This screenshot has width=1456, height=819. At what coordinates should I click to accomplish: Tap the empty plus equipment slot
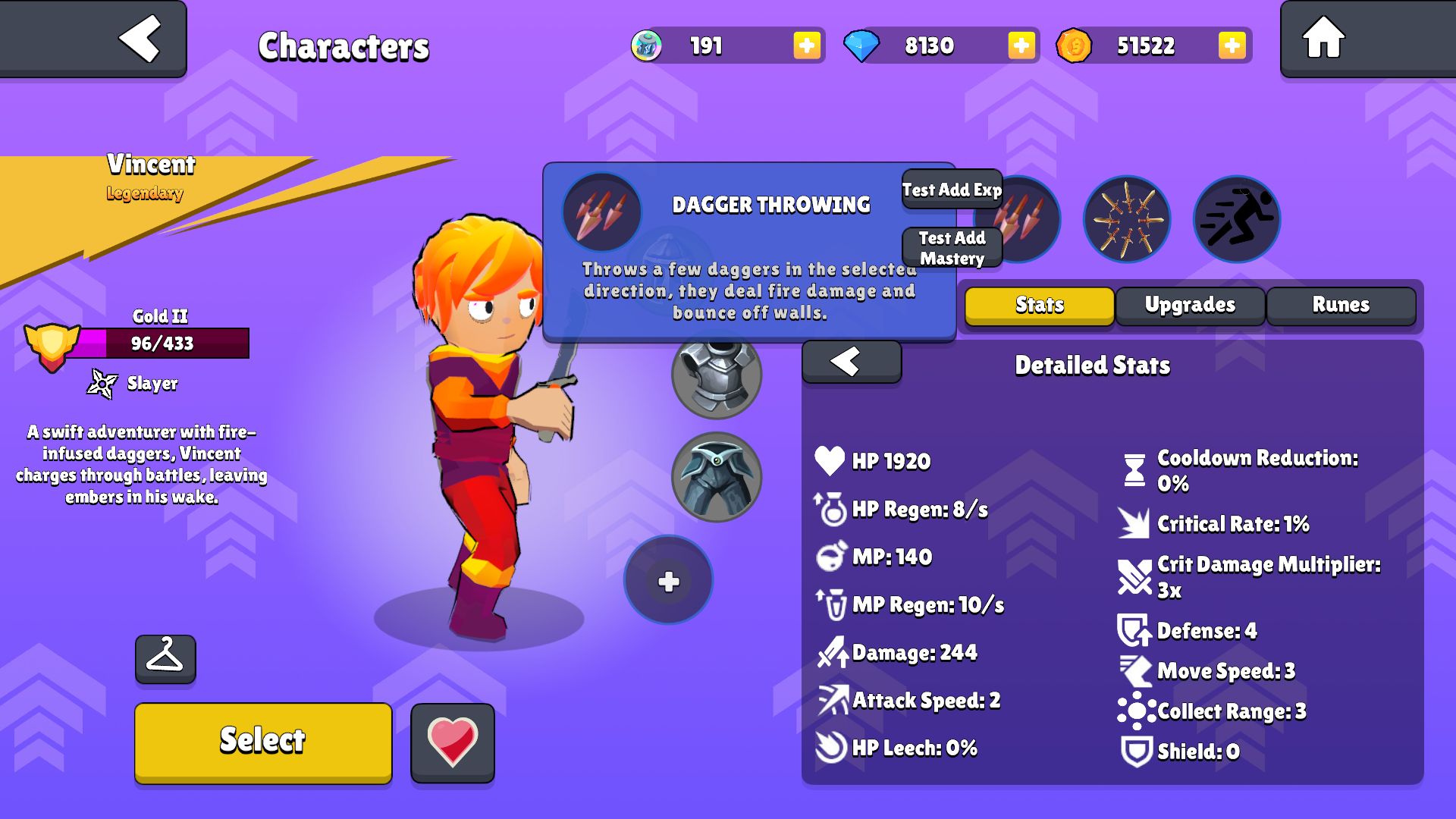click(668, 581)
